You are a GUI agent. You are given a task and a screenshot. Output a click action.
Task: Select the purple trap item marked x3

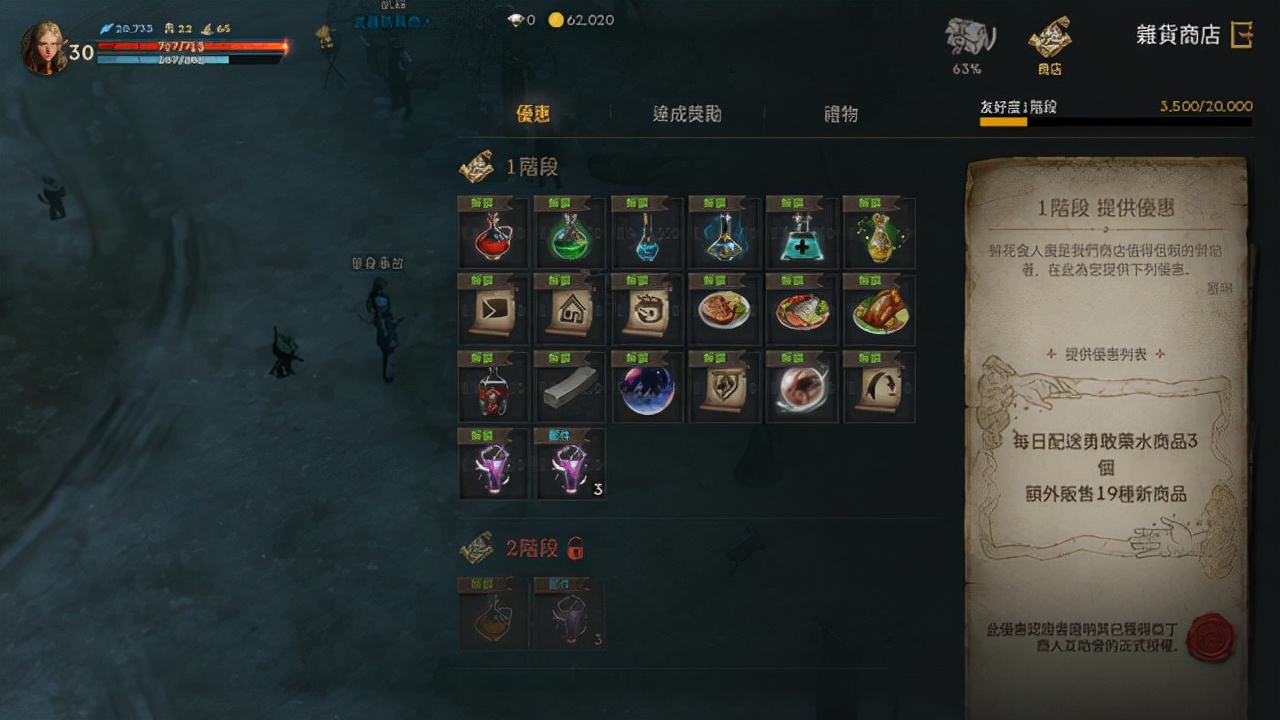point(570,463)
